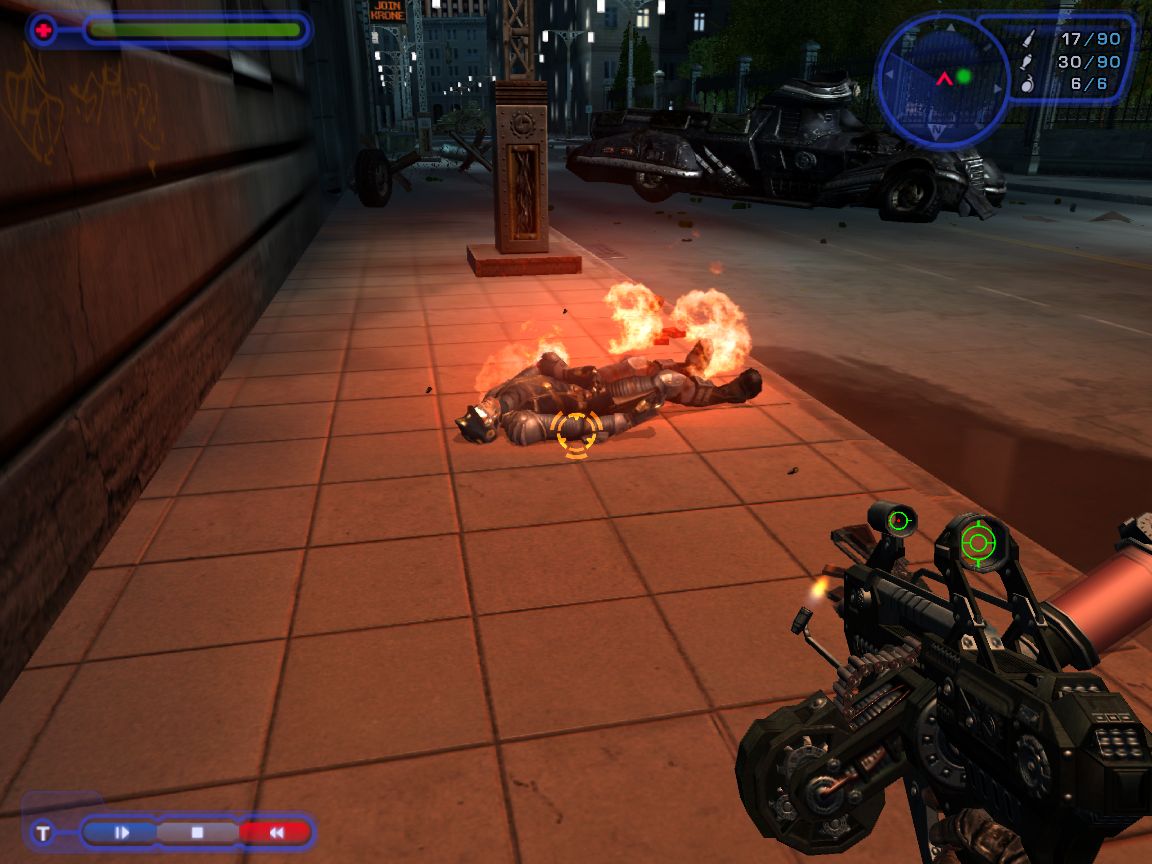Click the T time-suit icon
Screen dimensions: 1152x864
43,832
